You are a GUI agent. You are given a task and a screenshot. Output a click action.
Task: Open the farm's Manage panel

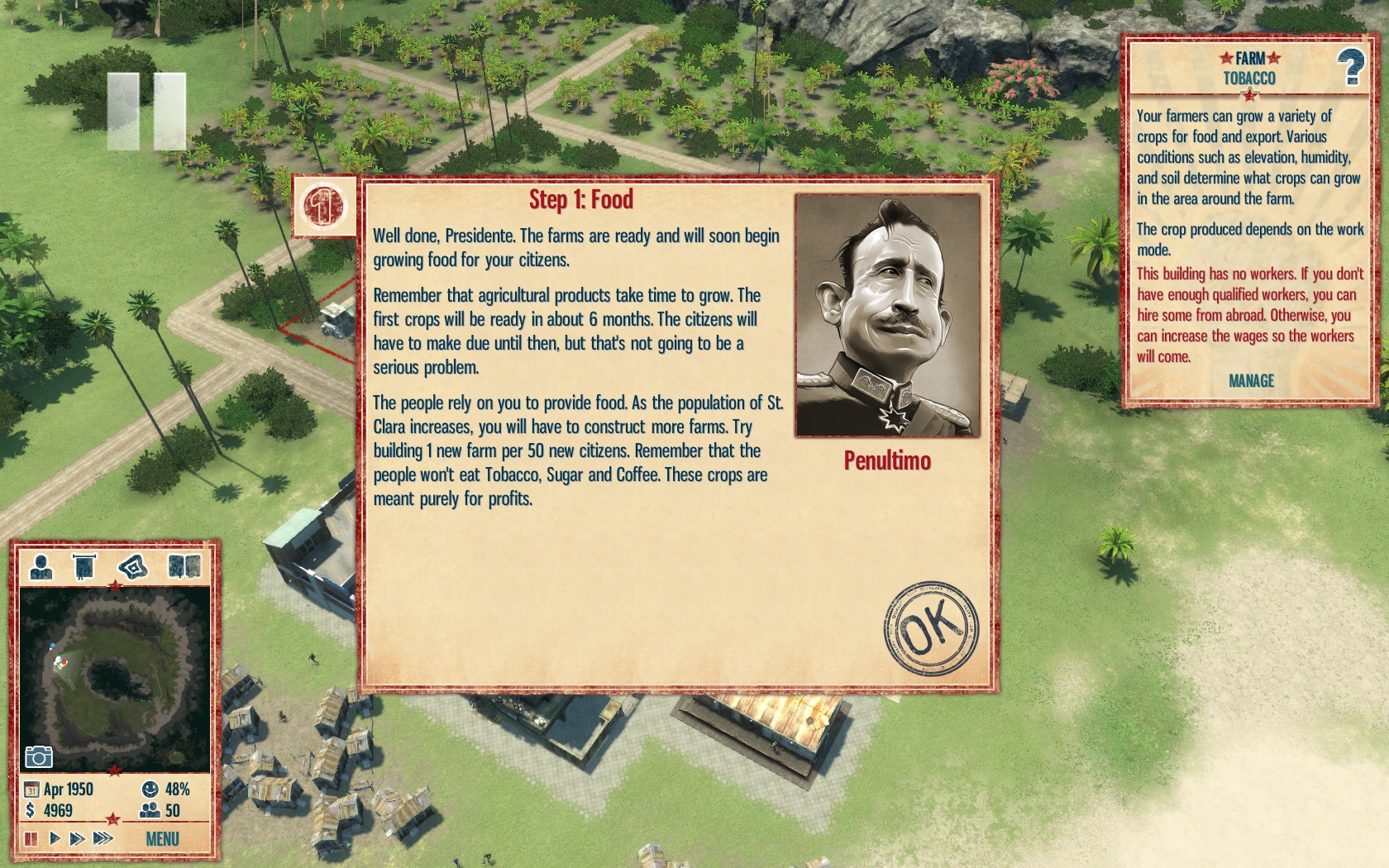point(1250,381)
